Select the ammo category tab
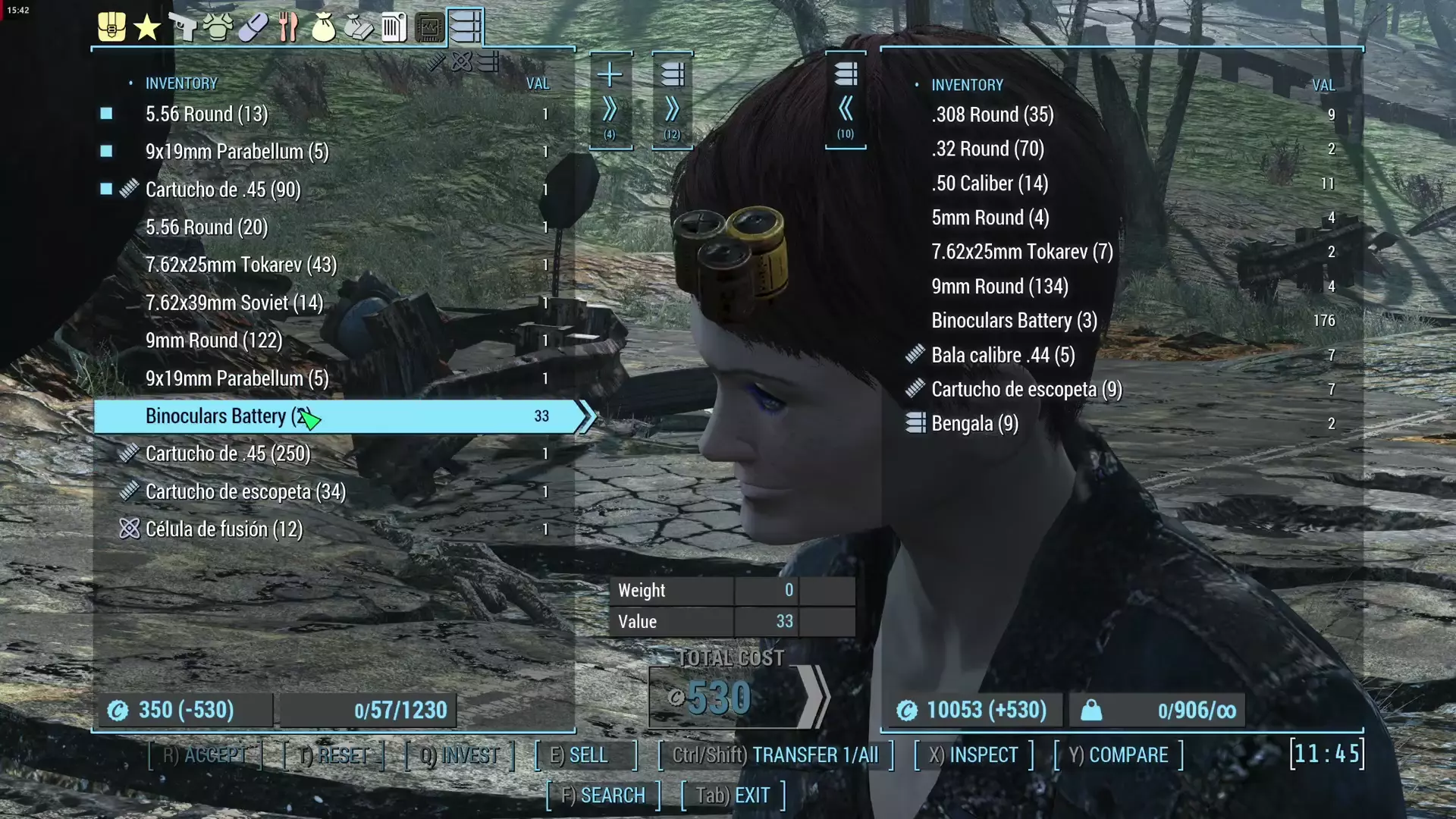Viewport: 1456px width, 819px height. point(465,27)
